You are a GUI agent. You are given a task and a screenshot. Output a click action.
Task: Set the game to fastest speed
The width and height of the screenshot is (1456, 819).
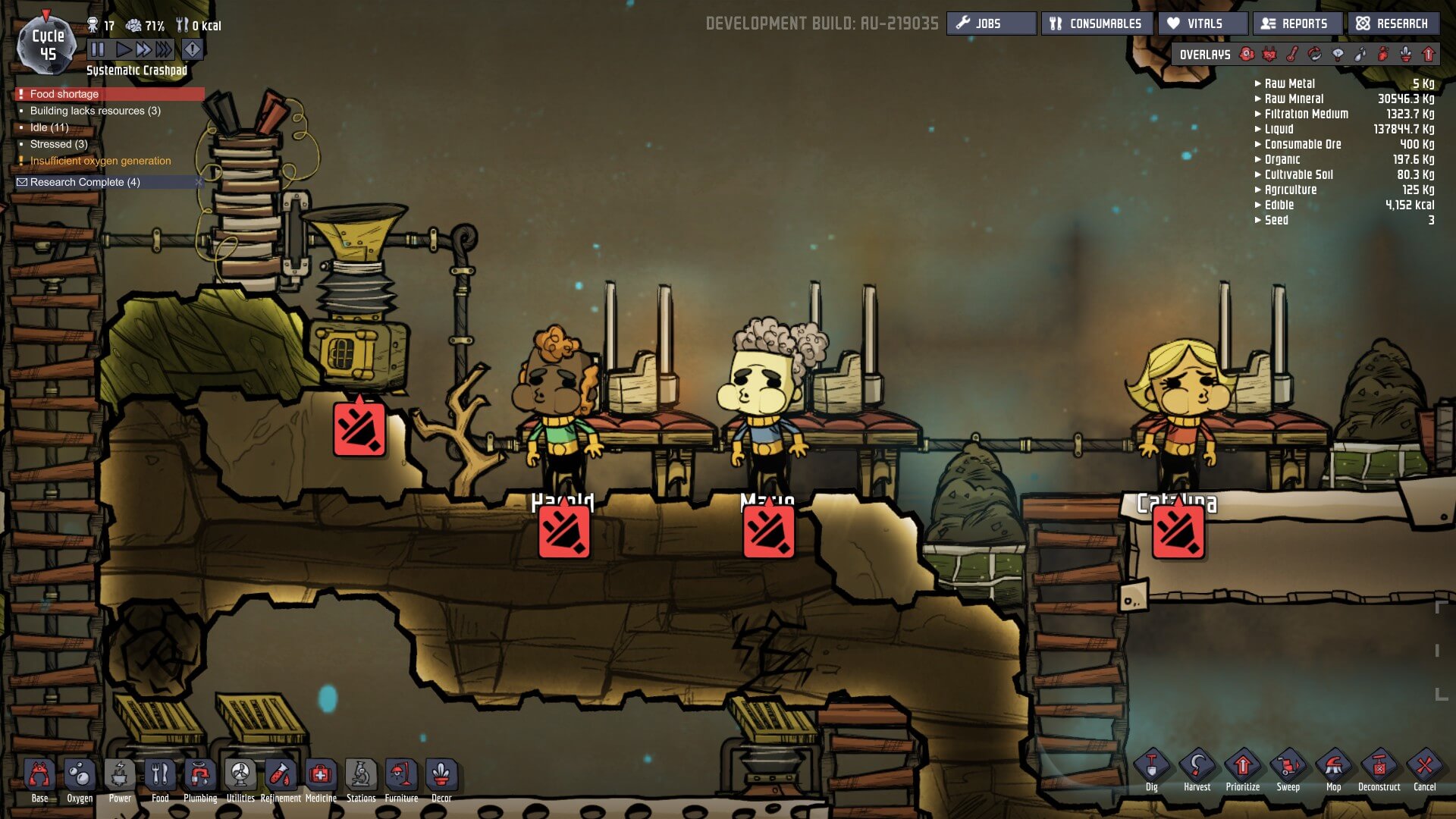[x=164, y=50]
